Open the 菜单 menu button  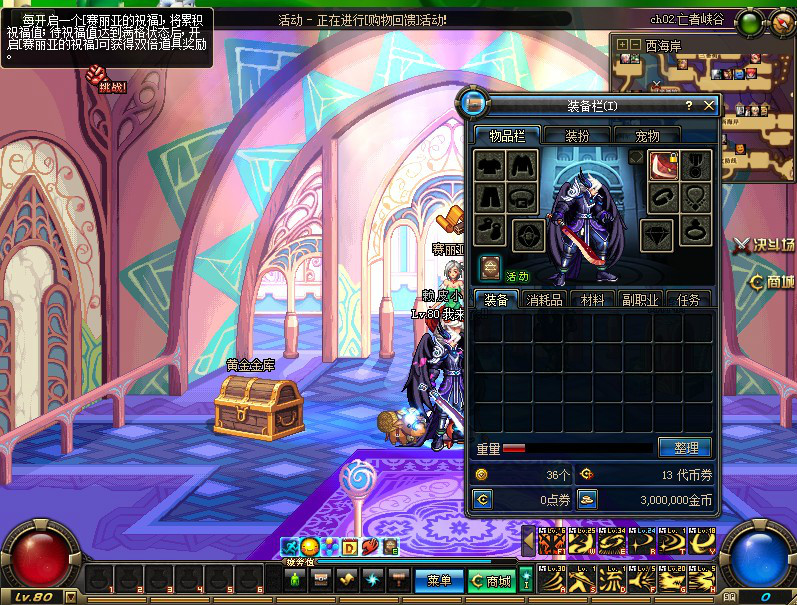(x=438, y=580)
